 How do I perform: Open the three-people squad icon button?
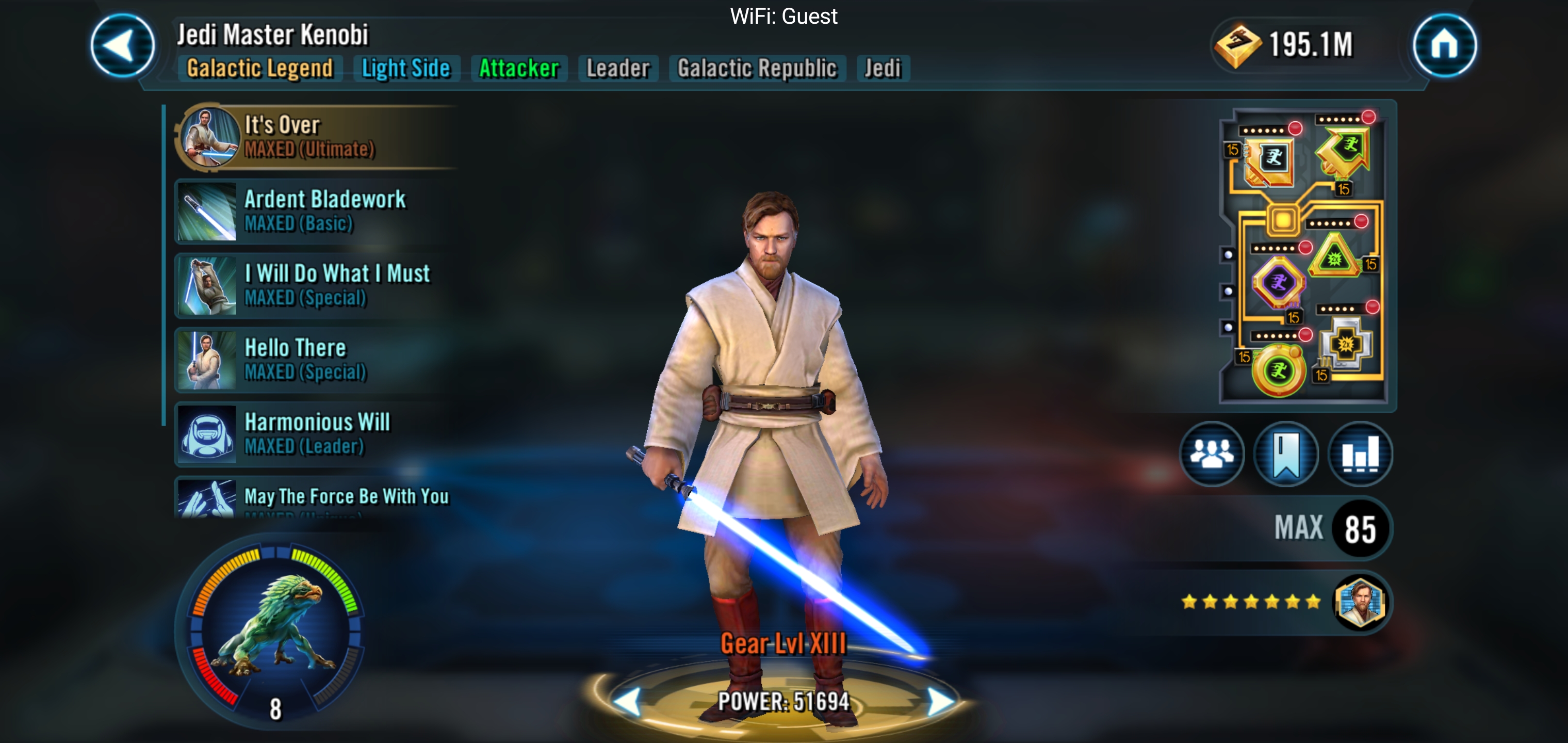coord(1211,455)
